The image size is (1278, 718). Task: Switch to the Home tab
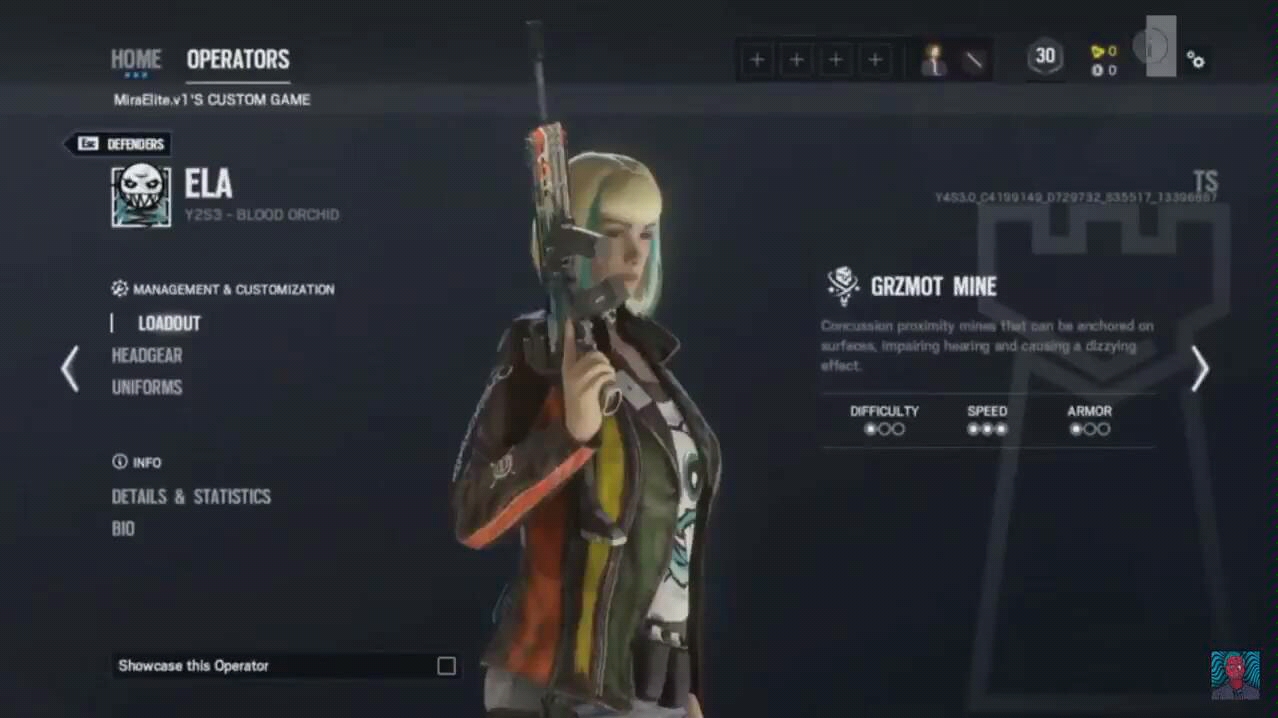[x=135, y=59]
